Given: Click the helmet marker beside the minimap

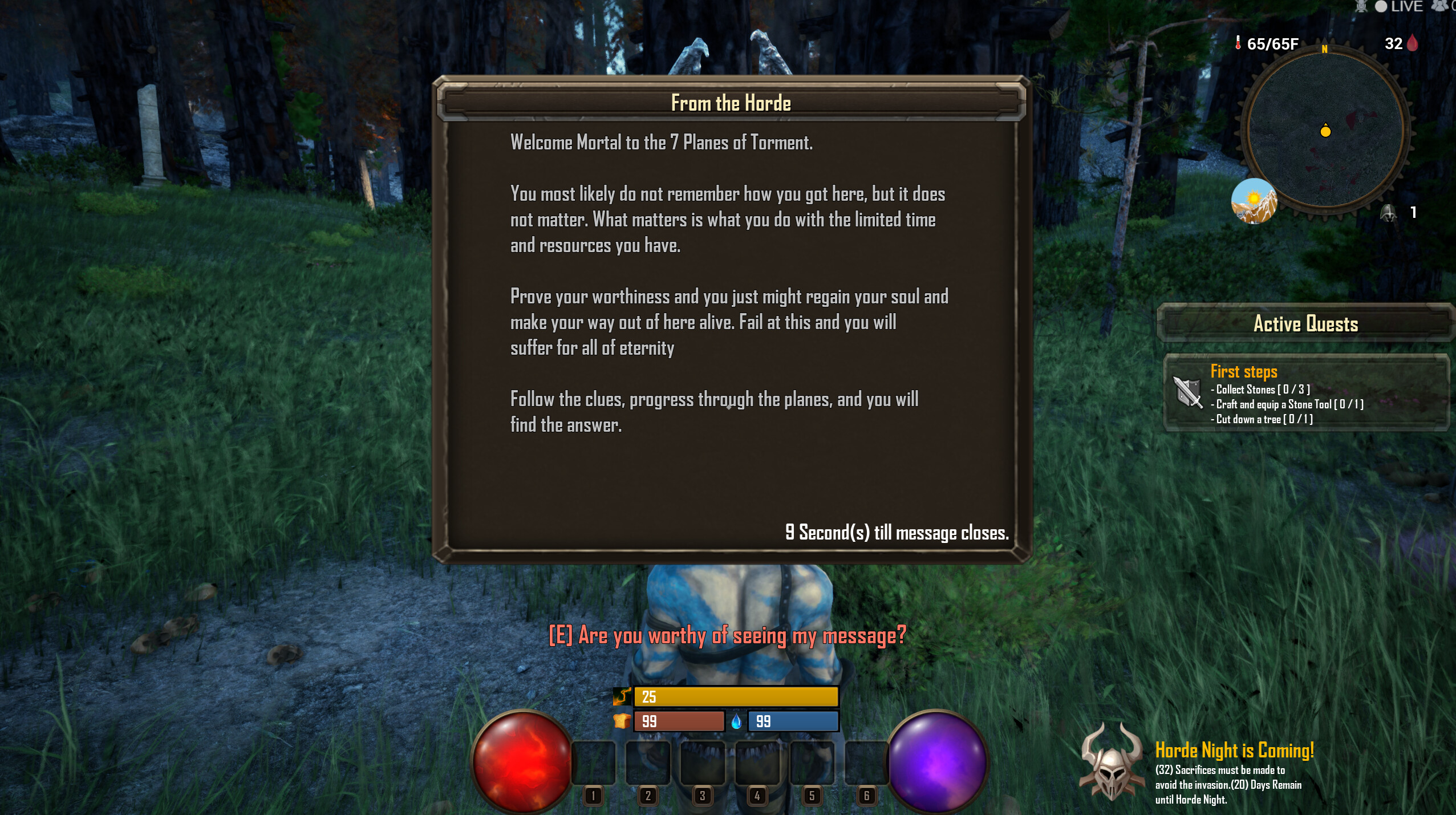Looking at the screenshot, I should [1388, 214].
